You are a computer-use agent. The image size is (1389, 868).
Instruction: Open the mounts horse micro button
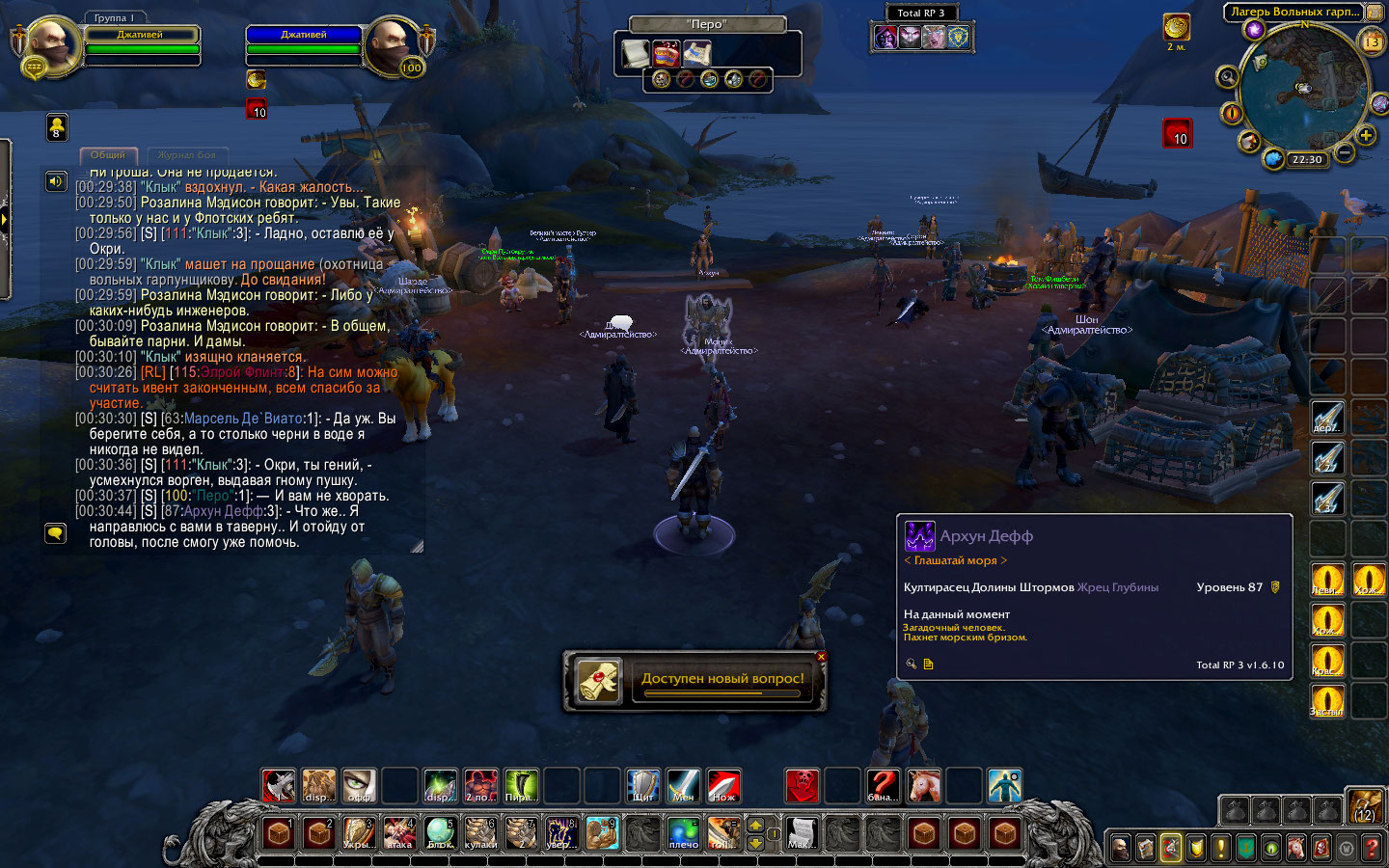[x=1296, y=848]
